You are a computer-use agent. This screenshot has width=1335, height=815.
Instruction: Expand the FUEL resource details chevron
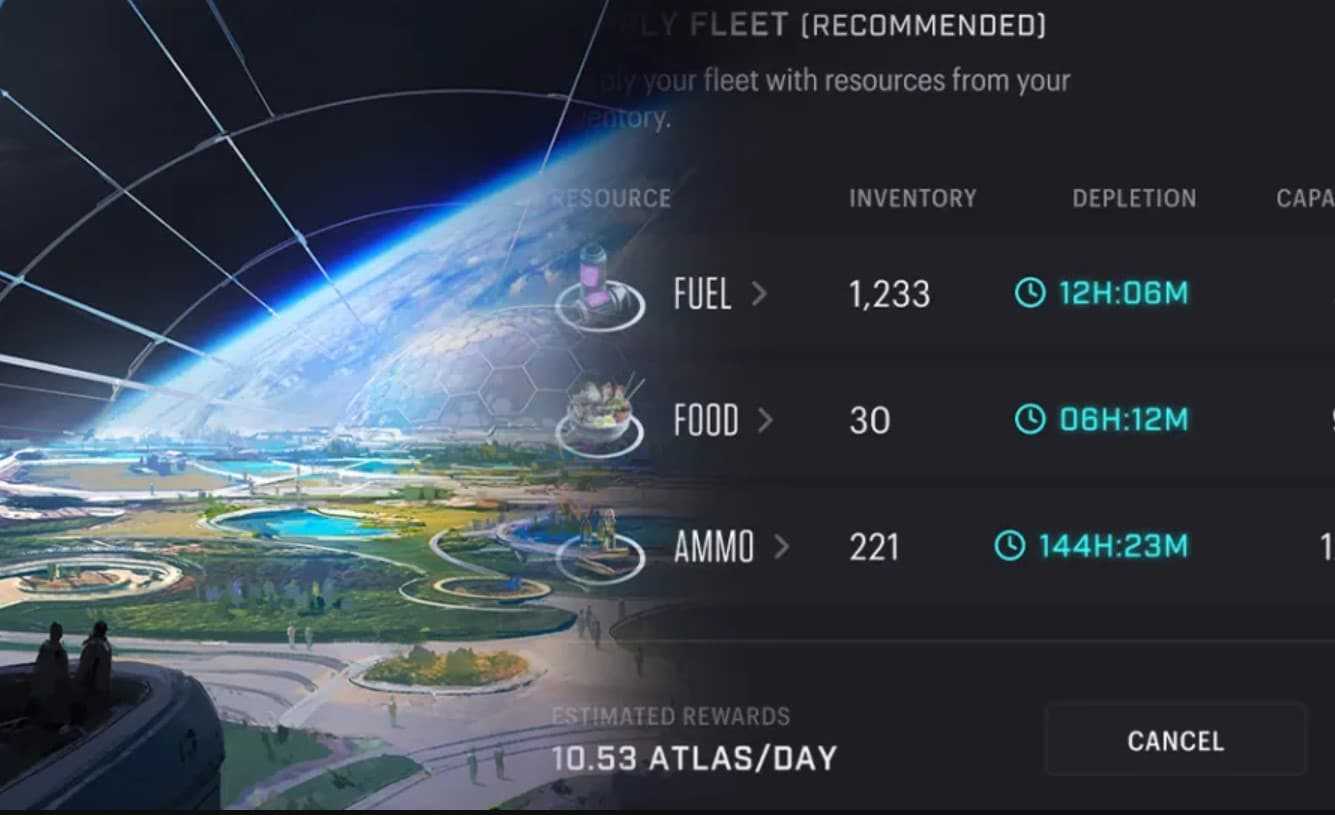[x=762, y=293]
